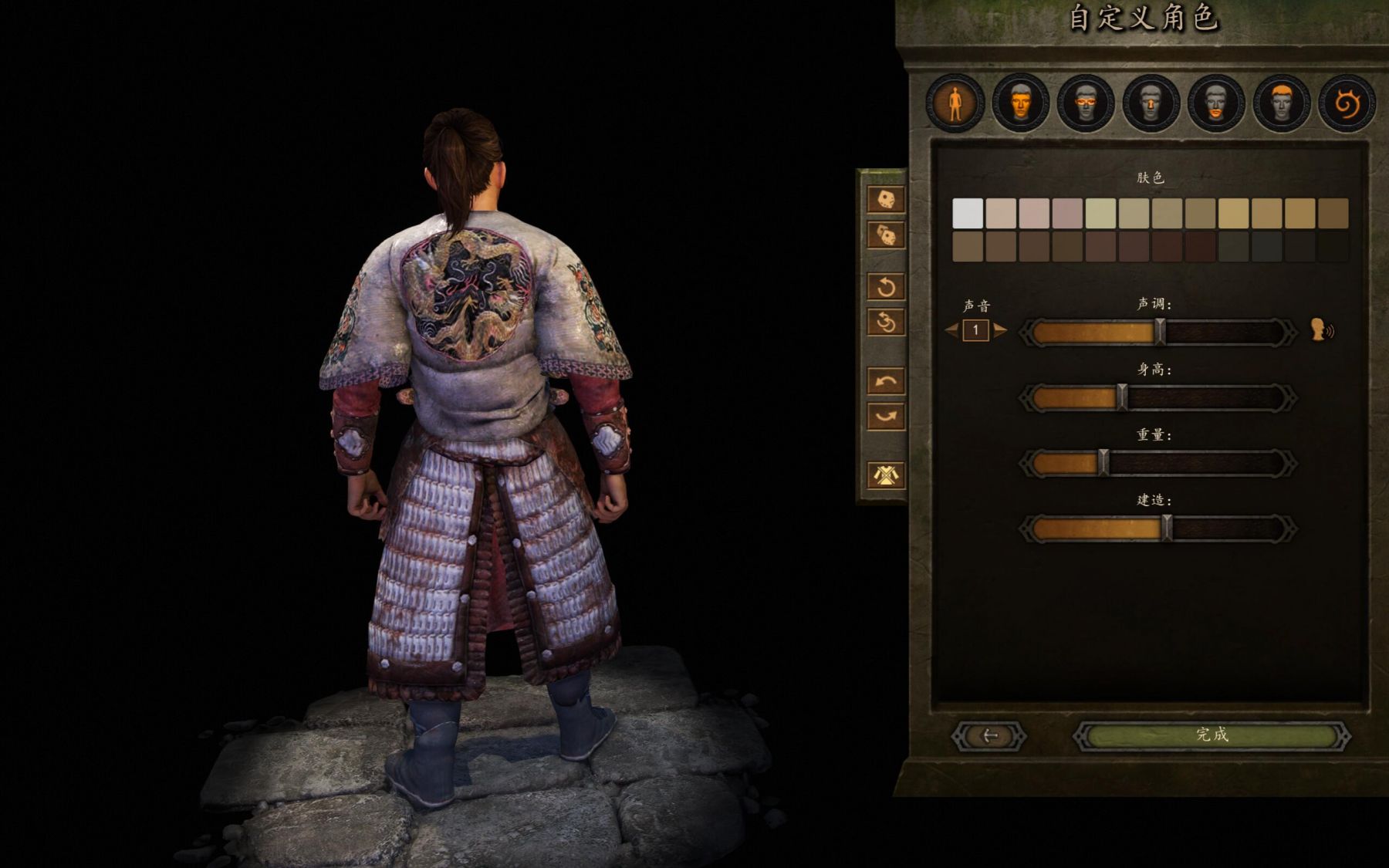1389x868 pixels.
Task: Play voice sample with speaking head icon
Action: pos(1322,330)
